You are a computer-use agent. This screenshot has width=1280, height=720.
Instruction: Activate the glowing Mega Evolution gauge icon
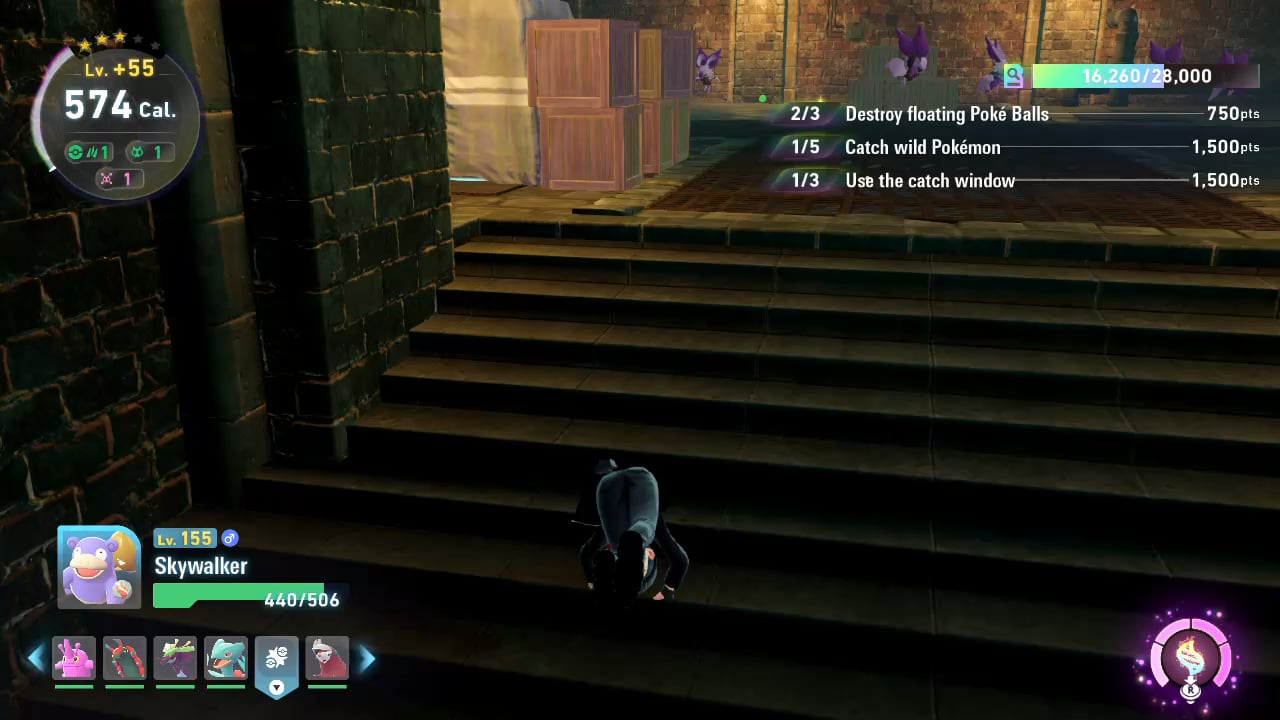[1190, 660]
